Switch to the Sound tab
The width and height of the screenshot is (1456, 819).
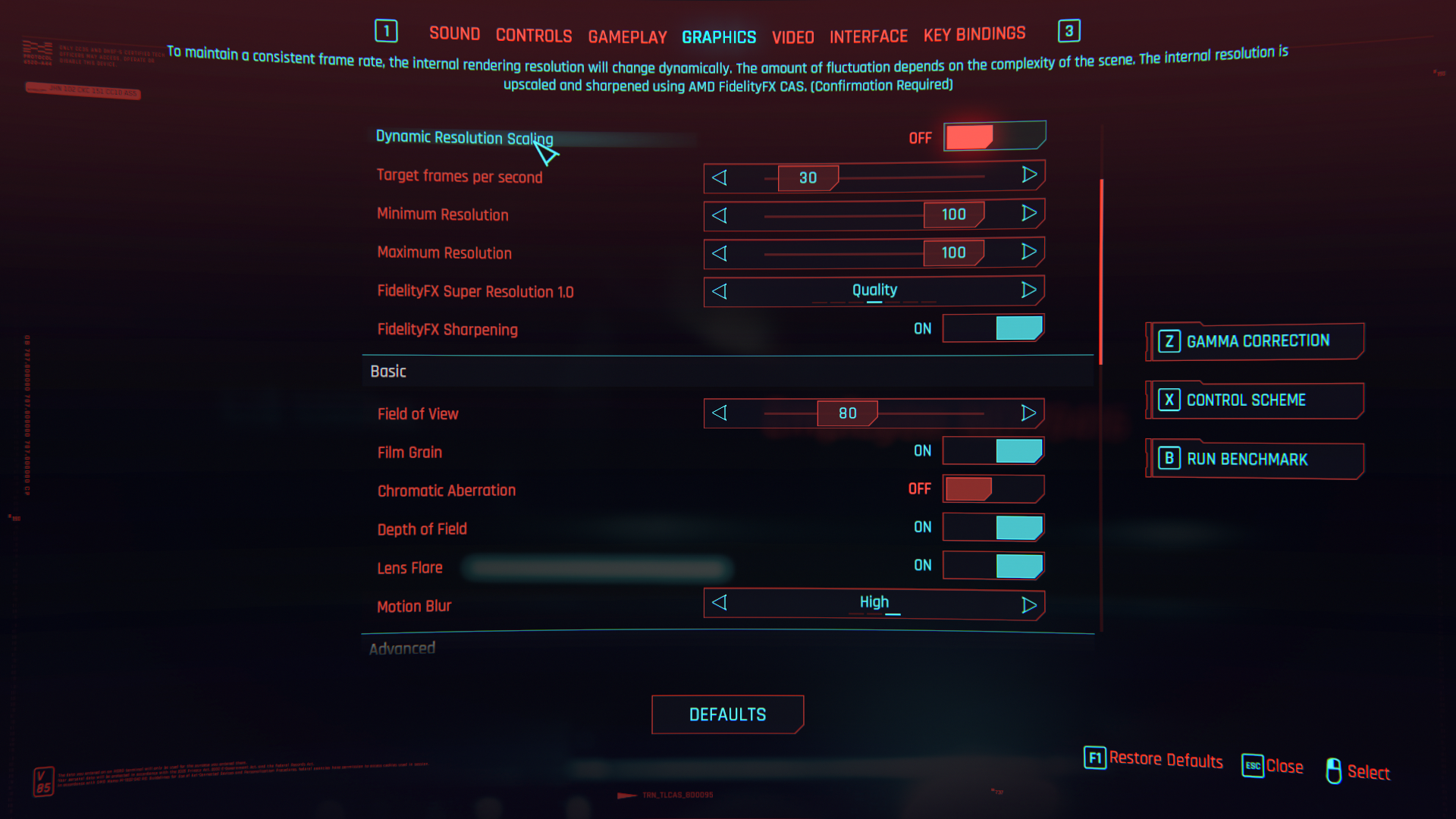click(x=454, y=34)
